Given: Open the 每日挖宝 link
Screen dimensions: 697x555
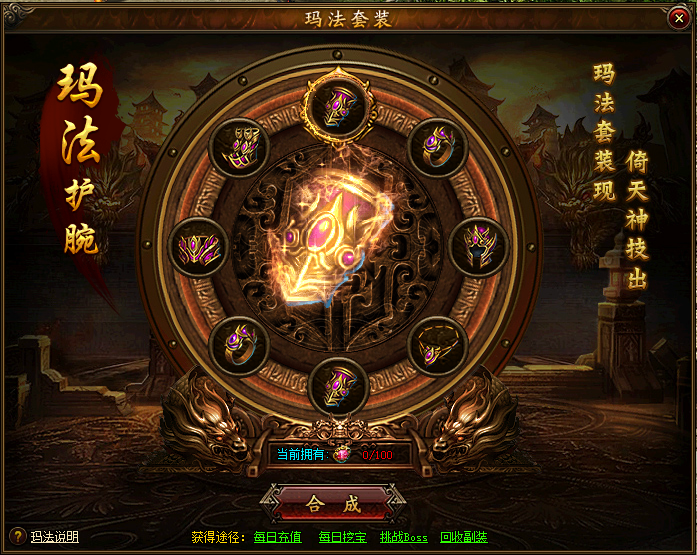Looking at the screenshot, I should click(342, 538).
